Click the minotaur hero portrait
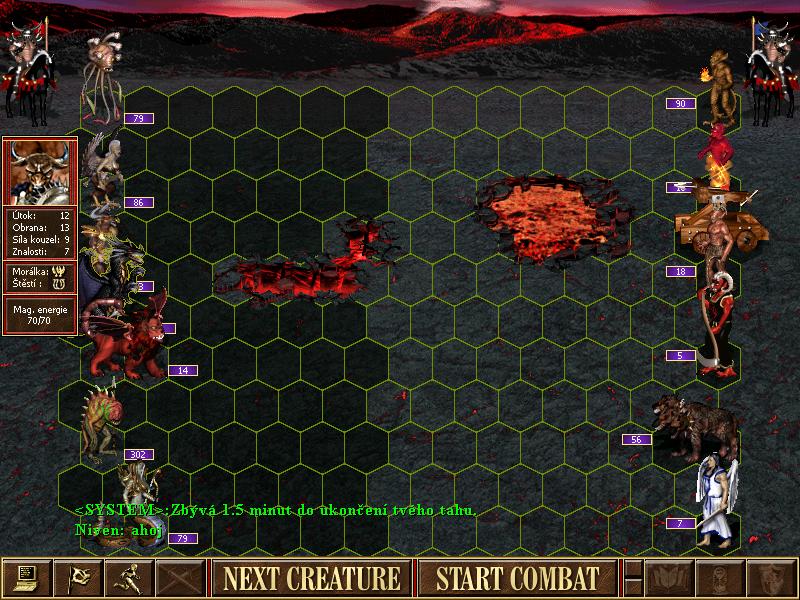 [x=40, y=170]
